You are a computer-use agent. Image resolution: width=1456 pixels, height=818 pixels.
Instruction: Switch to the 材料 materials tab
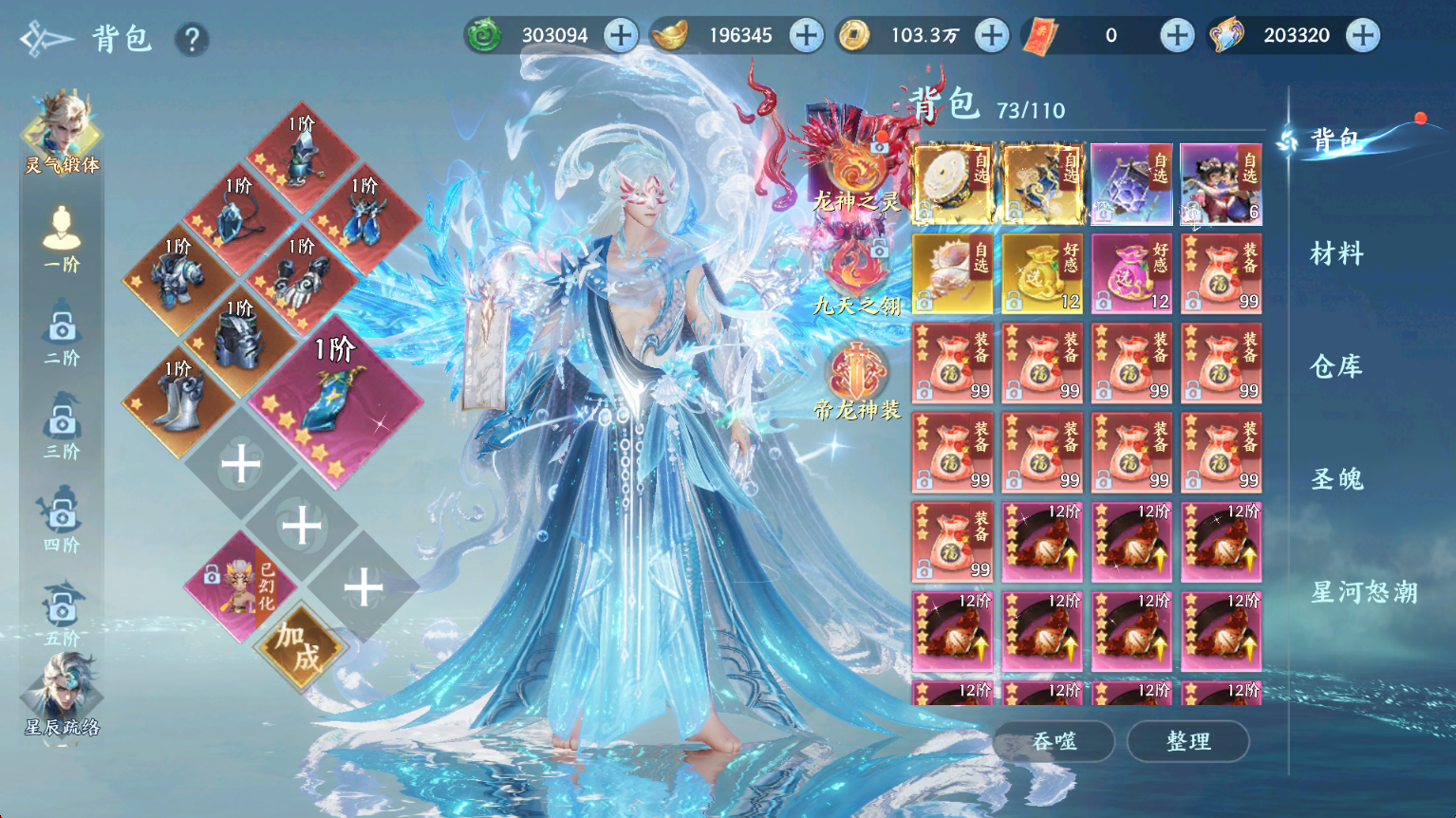tap(1336, 253)
